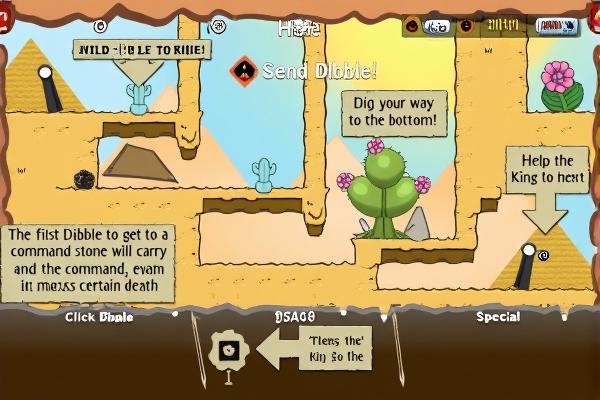Open the menu button in top-right bar

click(x=557, y=27)
